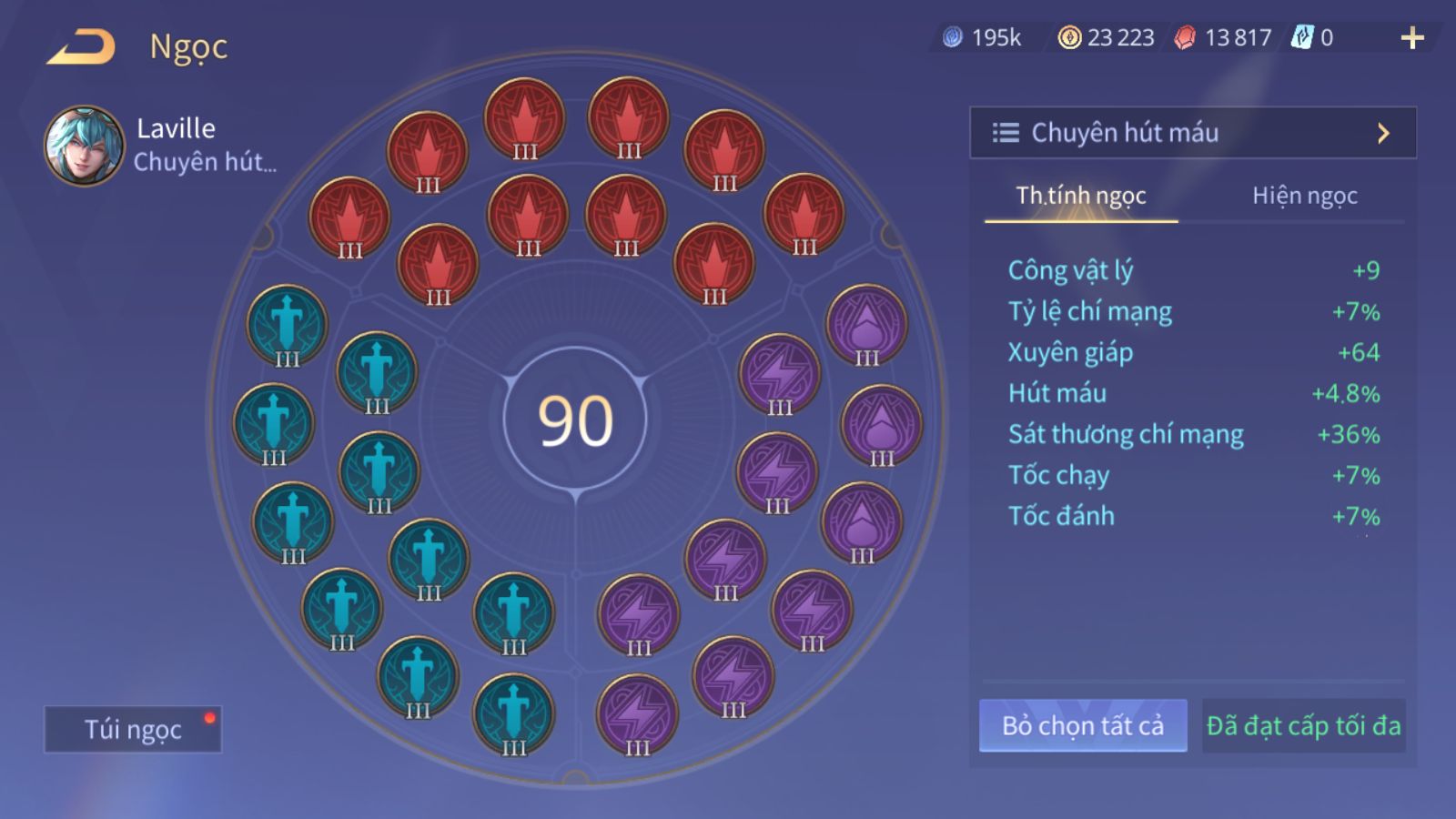1456x819 pixels.
Task: Go back using the return arrow
Action: coord(81,47)
